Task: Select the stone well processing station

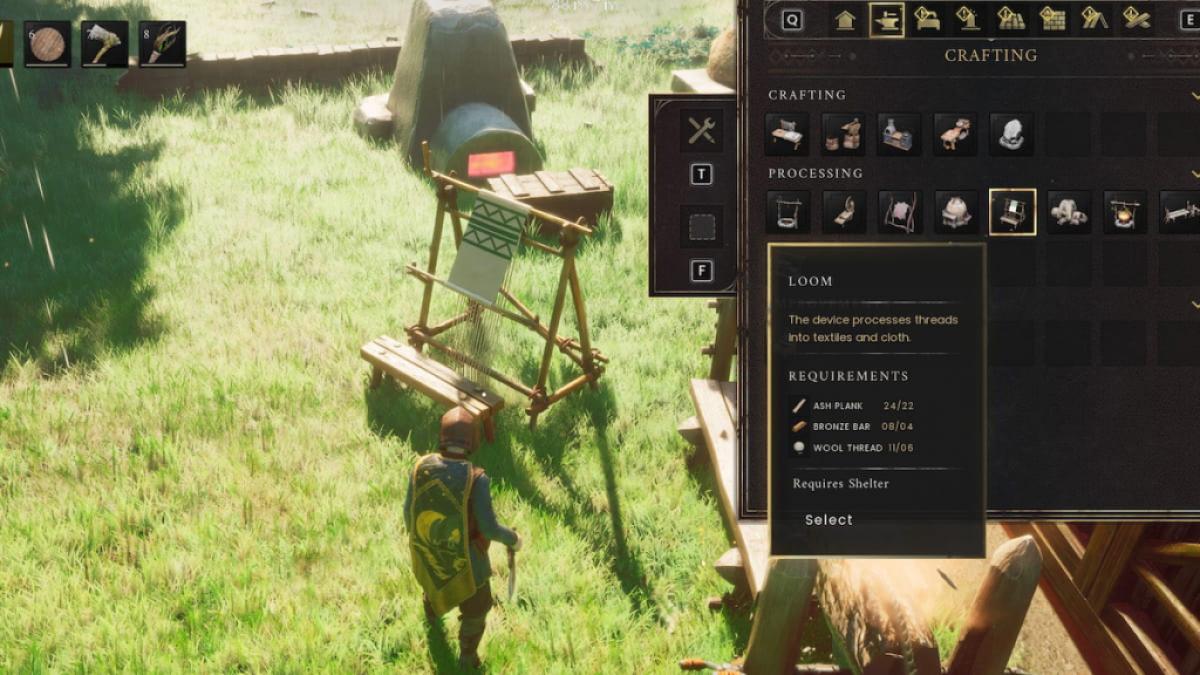Action: pos(786,212)
